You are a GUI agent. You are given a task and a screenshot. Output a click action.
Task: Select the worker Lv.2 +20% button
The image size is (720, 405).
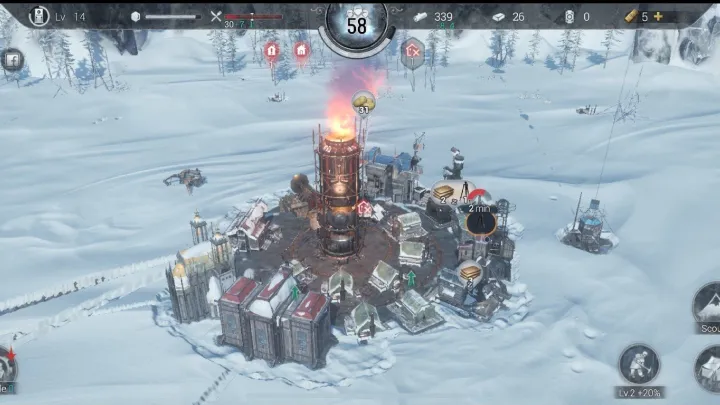638,366
